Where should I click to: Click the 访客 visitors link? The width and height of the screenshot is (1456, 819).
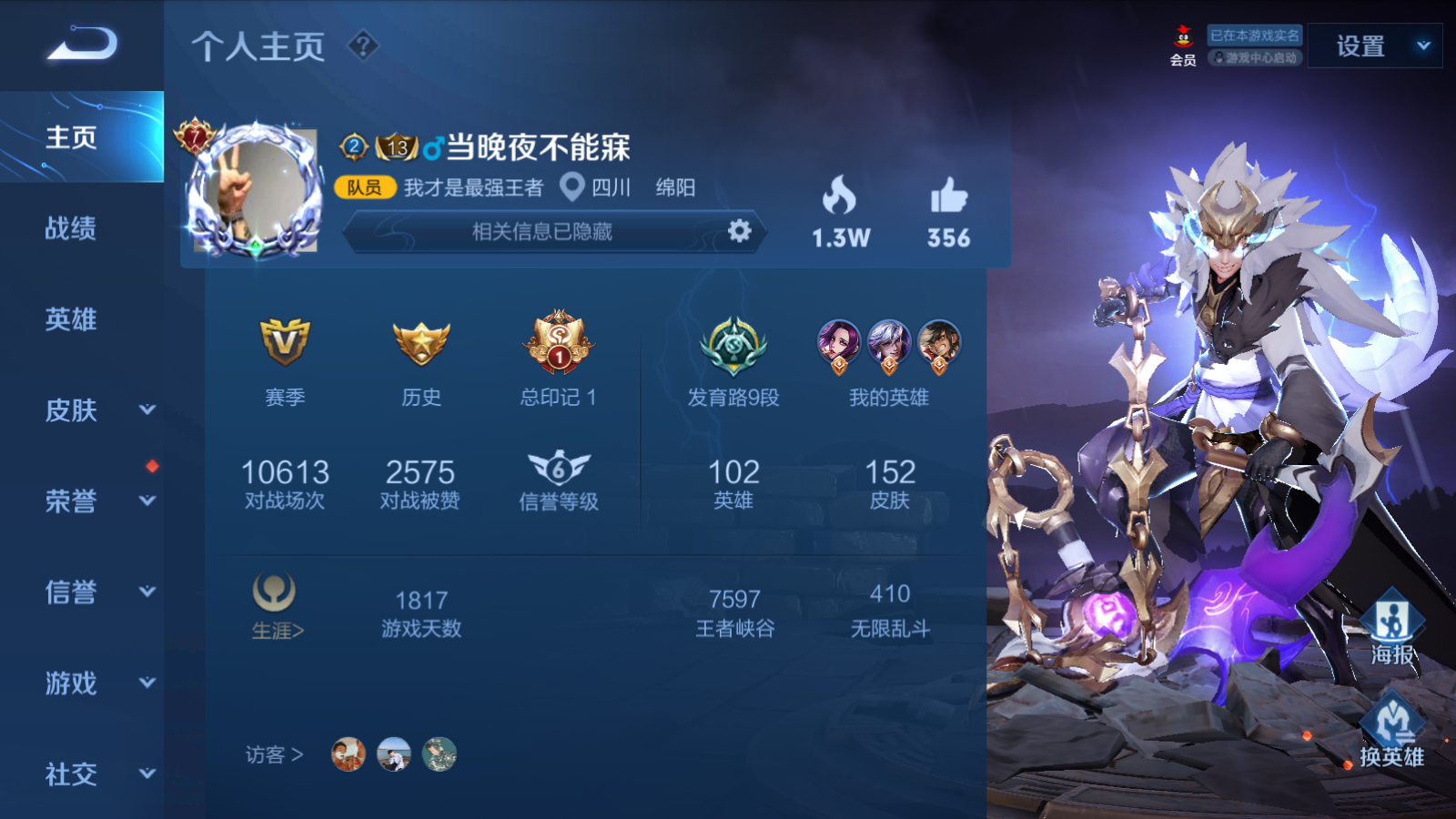tap(274, 754)
